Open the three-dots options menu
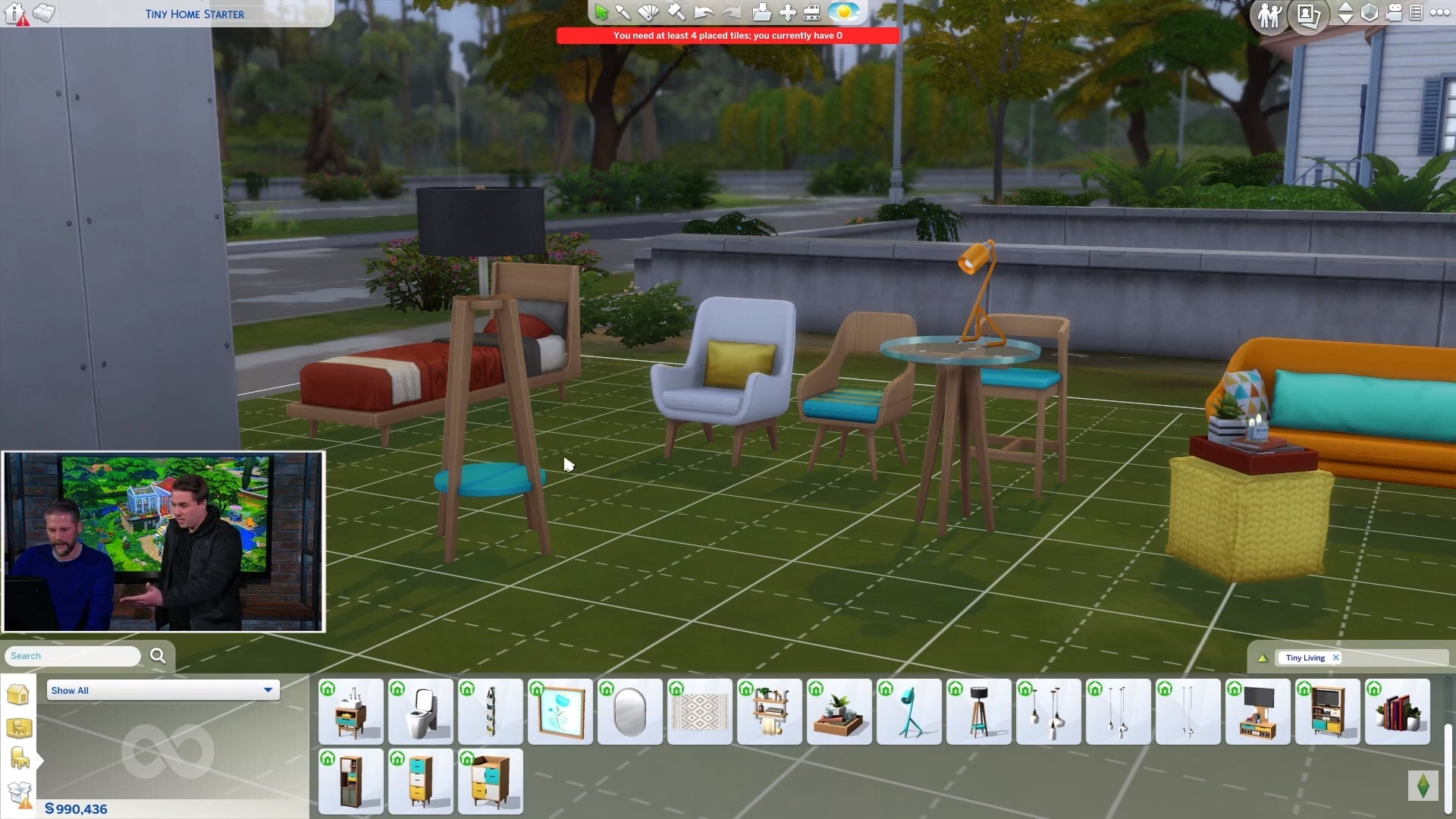 click(x=1439, y=12)
